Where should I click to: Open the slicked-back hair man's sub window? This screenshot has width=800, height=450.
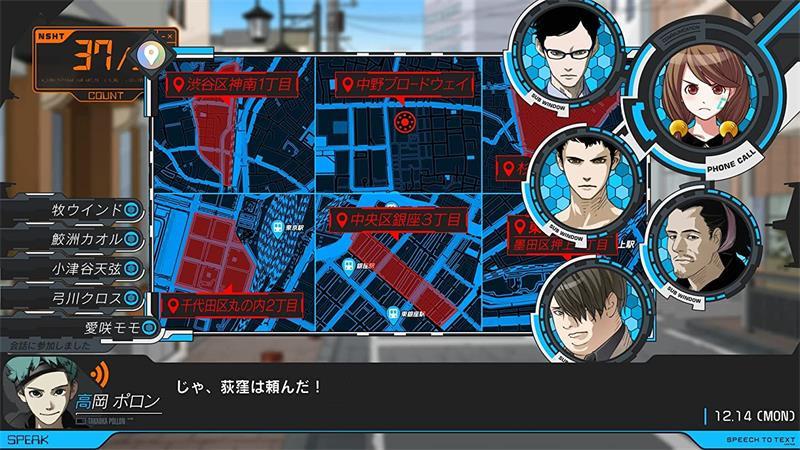tap(695, 241)
